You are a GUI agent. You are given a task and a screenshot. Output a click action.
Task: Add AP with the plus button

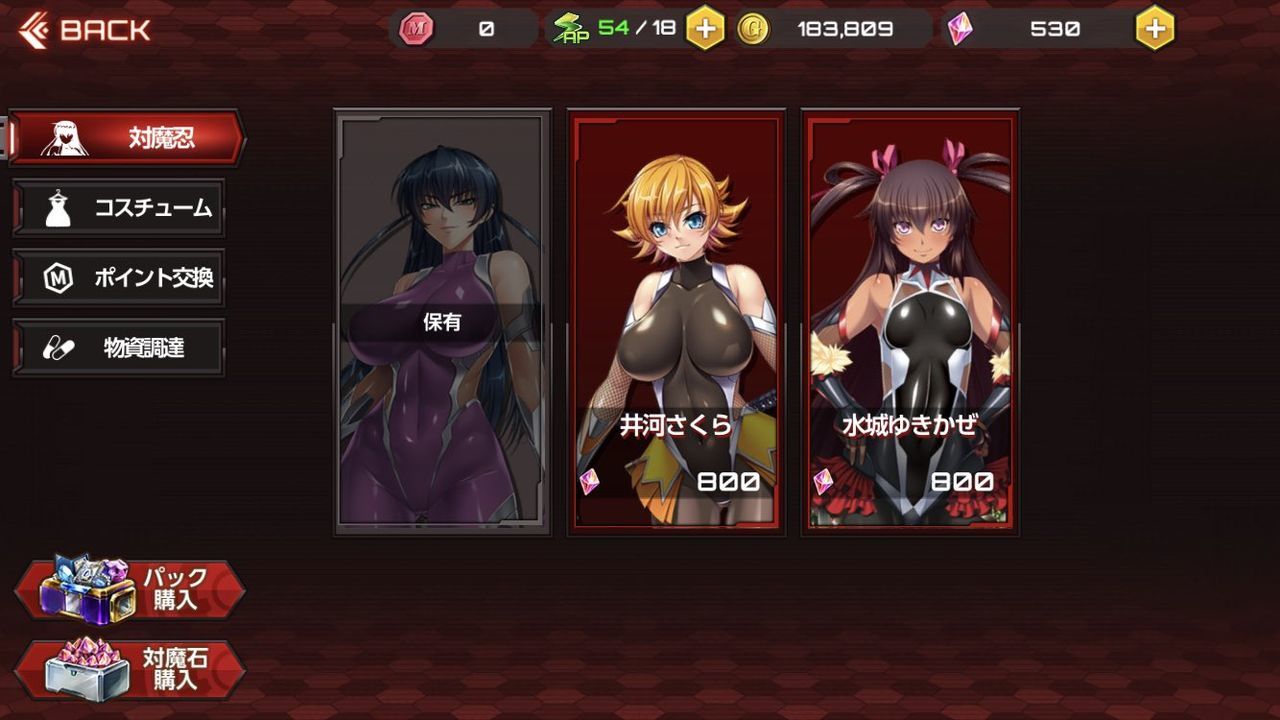pos(705,29)
